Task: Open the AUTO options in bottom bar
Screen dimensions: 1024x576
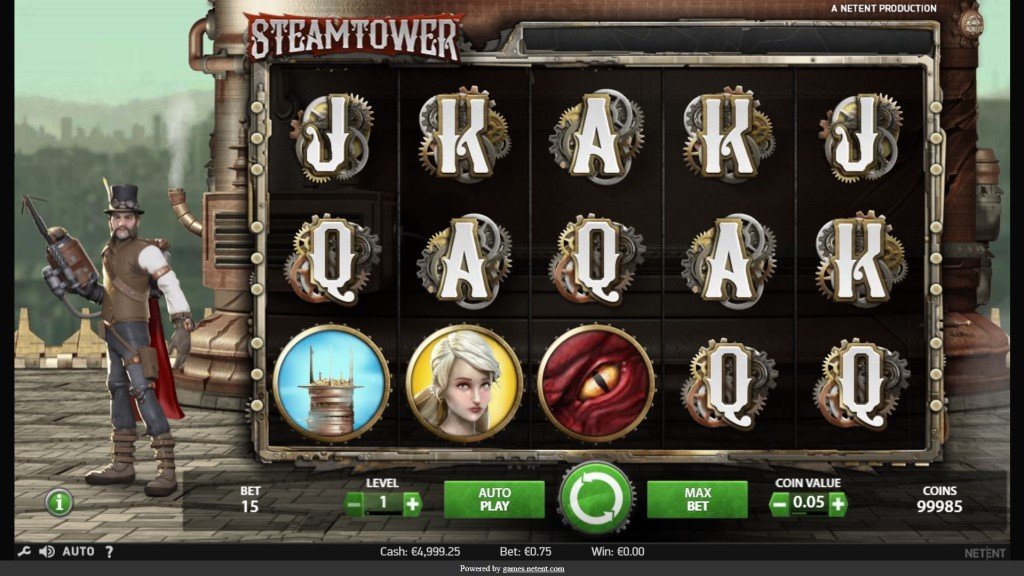Action: (78, 551)
